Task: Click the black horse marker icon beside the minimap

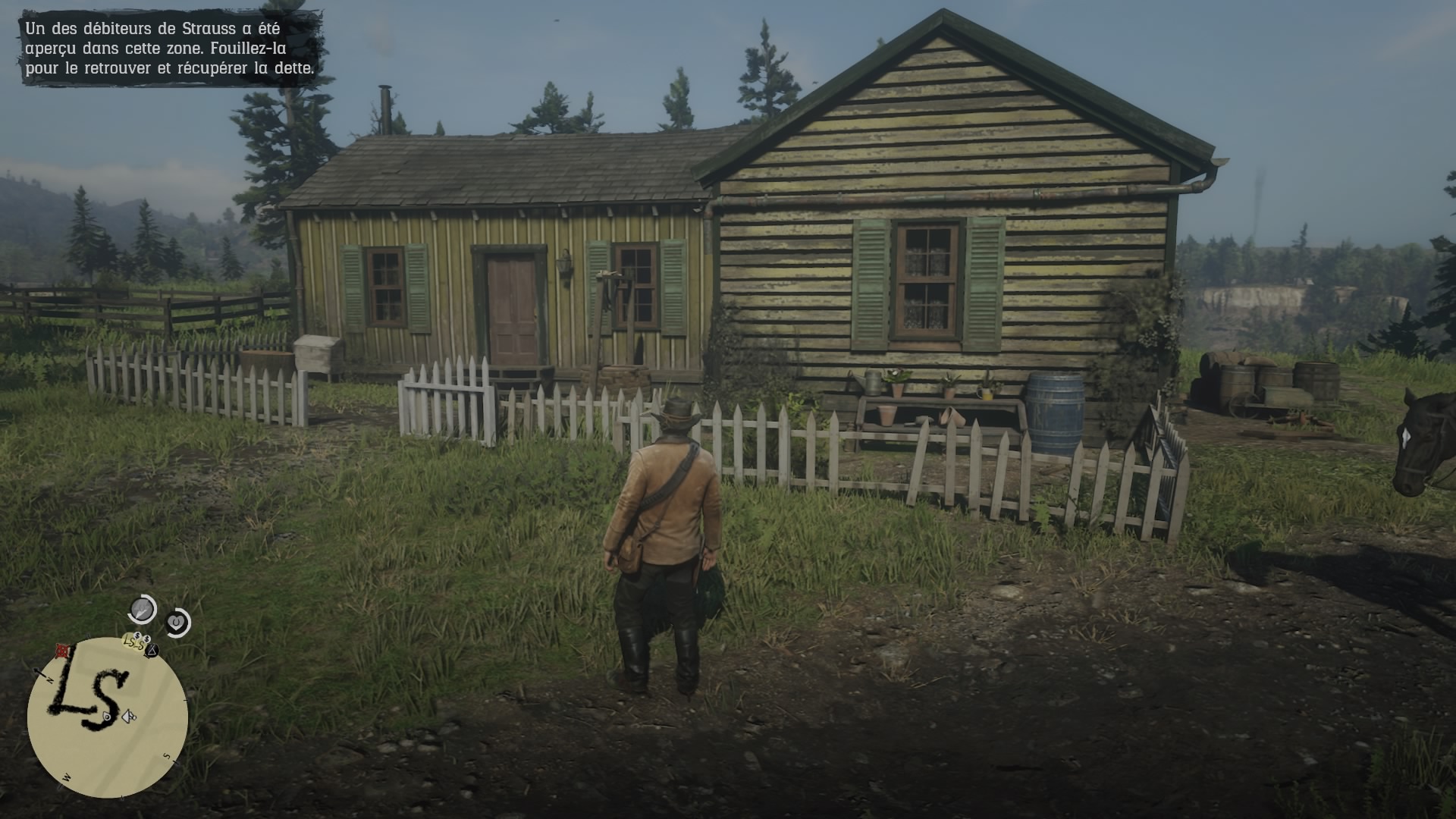Action: tap(152, 649)
